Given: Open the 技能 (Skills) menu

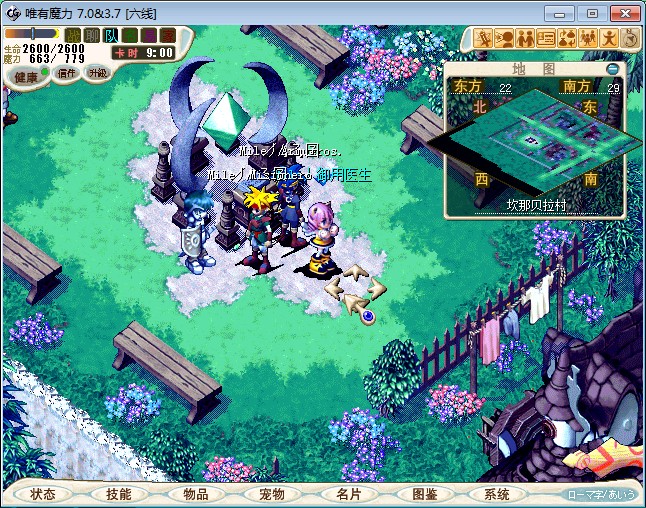Looking at the screenshot, I should [119, 494].
